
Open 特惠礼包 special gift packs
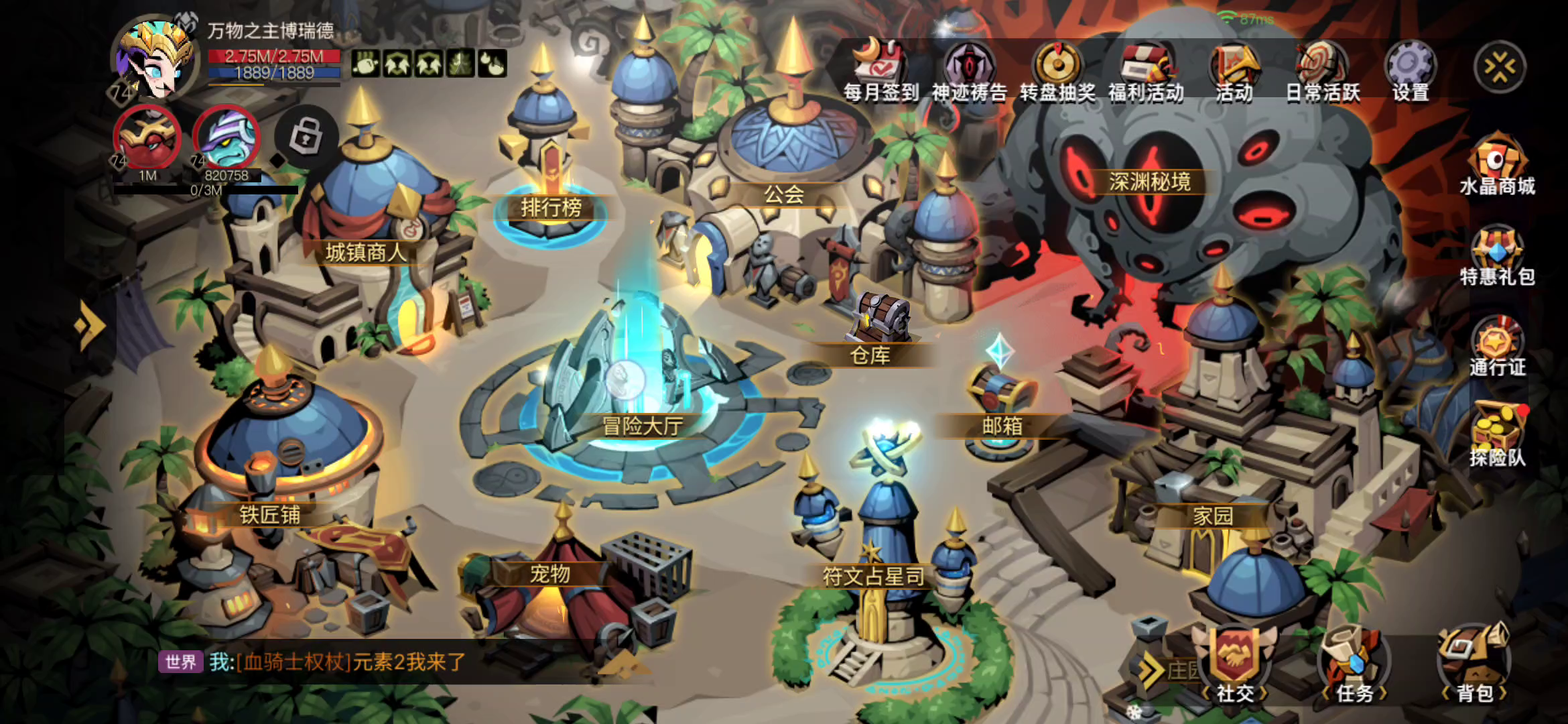click(1497, 256)
